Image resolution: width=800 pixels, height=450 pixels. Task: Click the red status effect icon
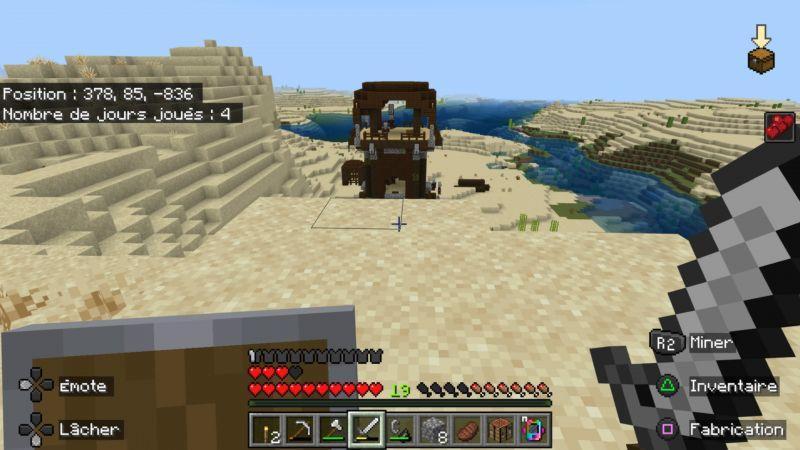point(779,127)
